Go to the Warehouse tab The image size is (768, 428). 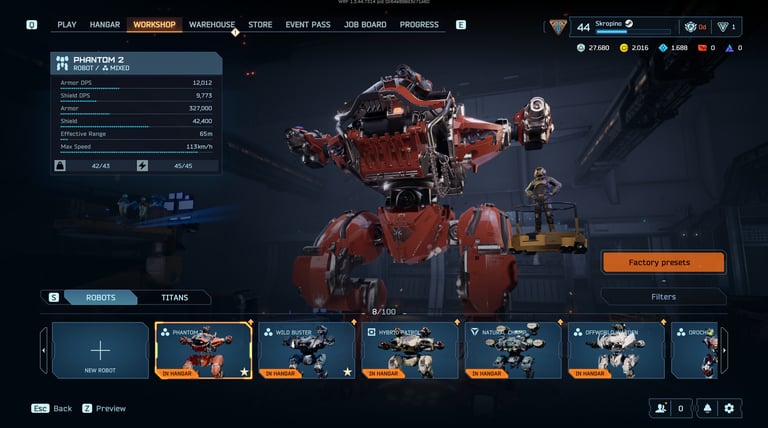tap(212, 24)
